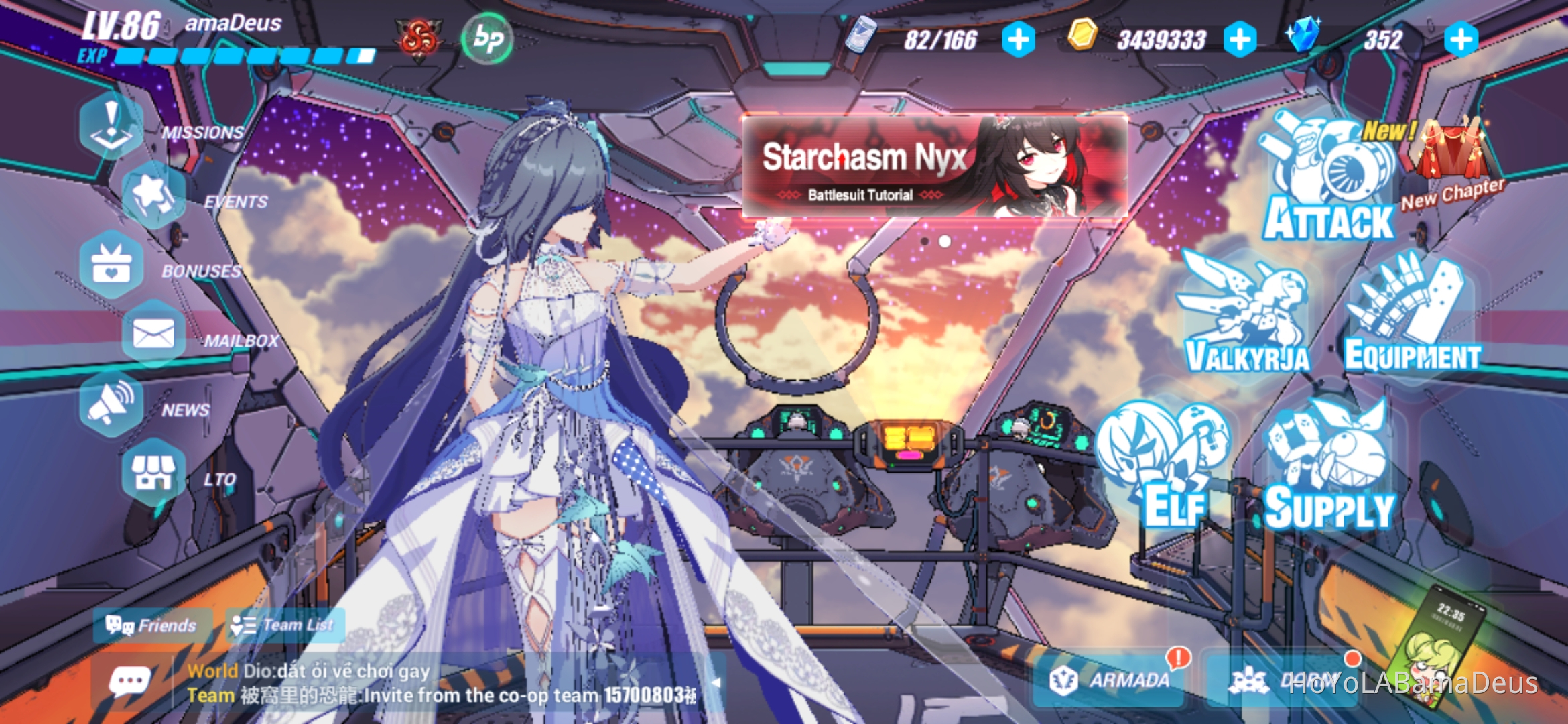Add stamina with the plus button

[1019, 39]
